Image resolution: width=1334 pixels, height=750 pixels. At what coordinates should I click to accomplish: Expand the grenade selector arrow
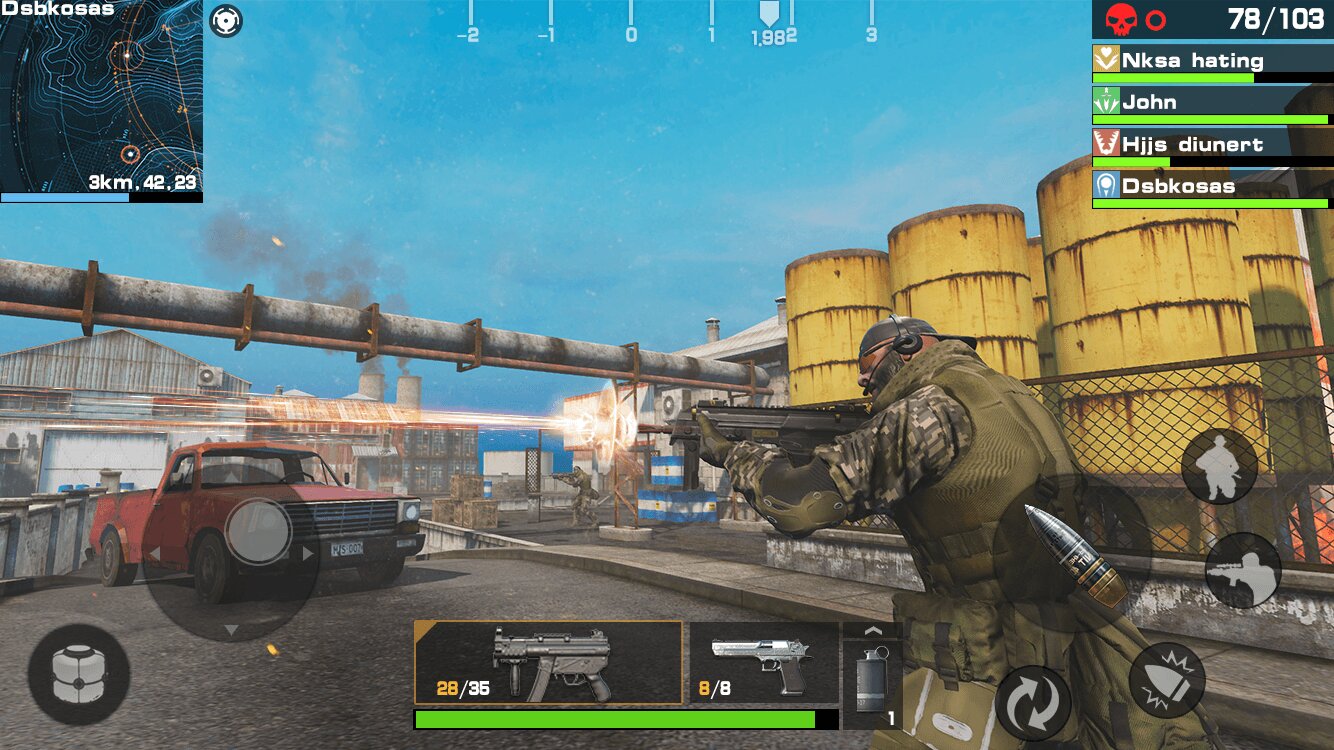872,631
